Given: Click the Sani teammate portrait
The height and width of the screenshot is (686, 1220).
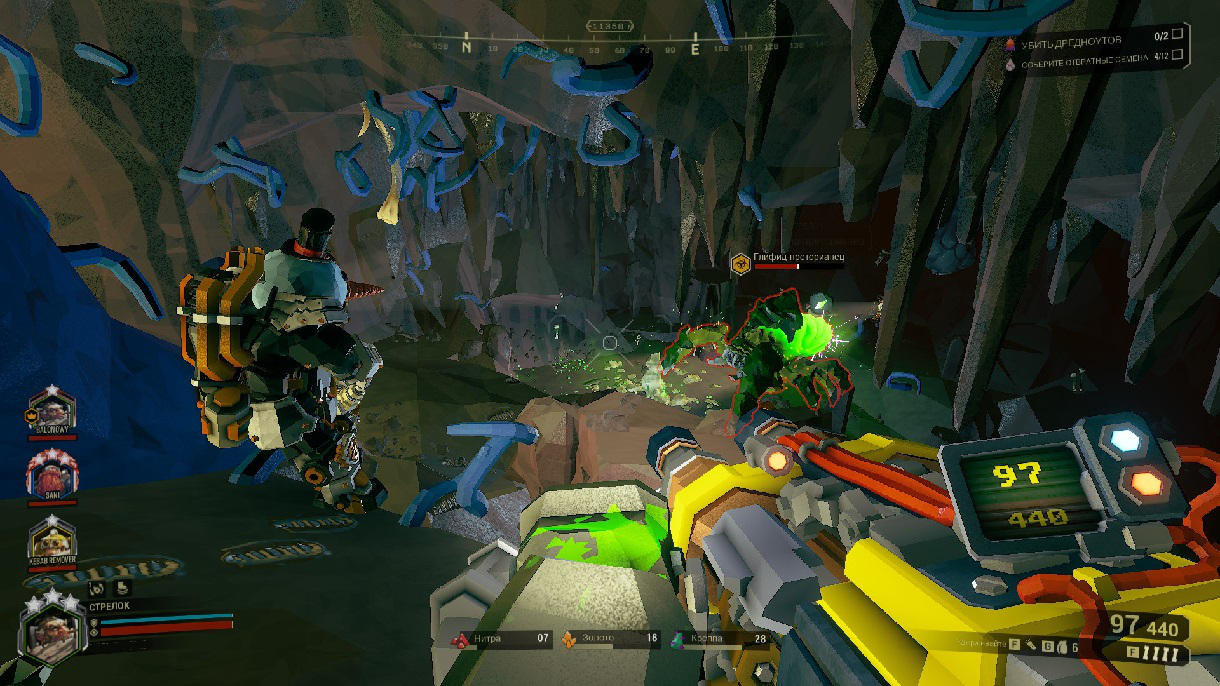Looking at the screenshot, I should (52, 472).
